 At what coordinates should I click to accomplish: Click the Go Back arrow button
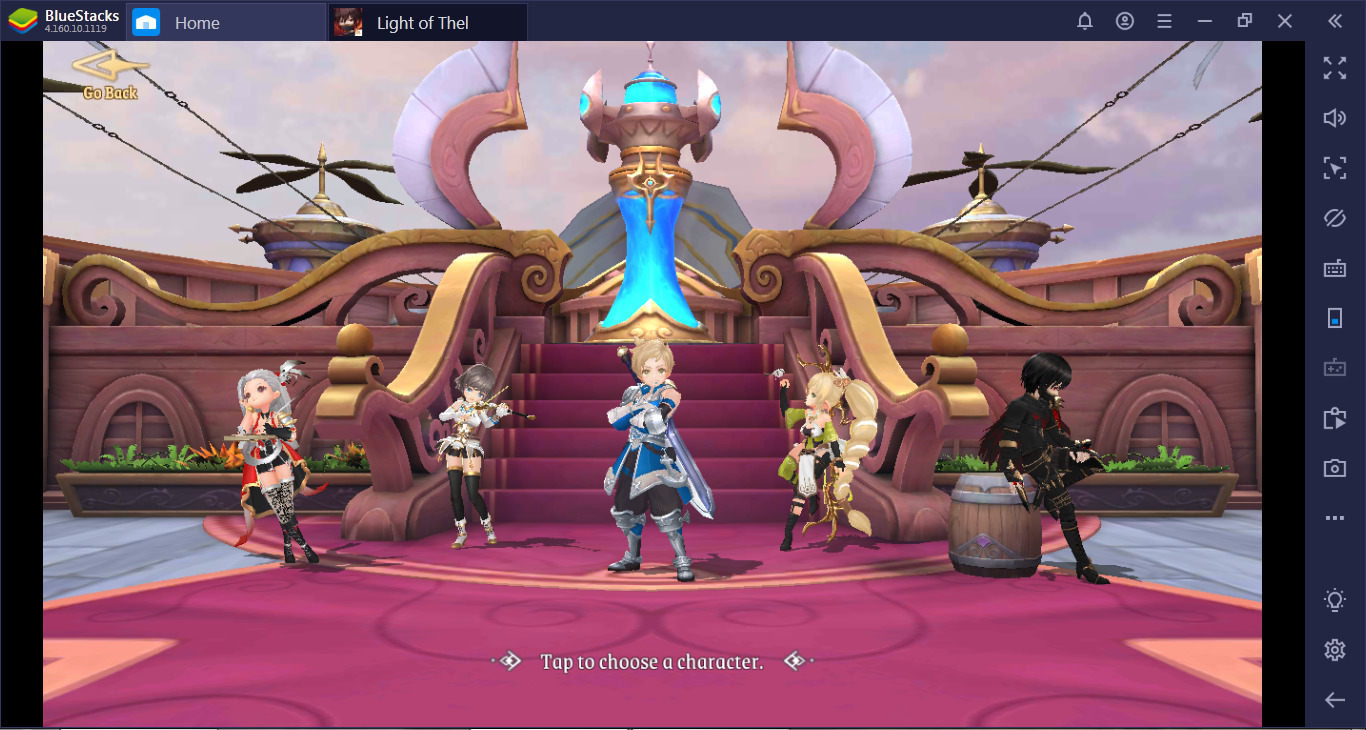click(109, 75)
